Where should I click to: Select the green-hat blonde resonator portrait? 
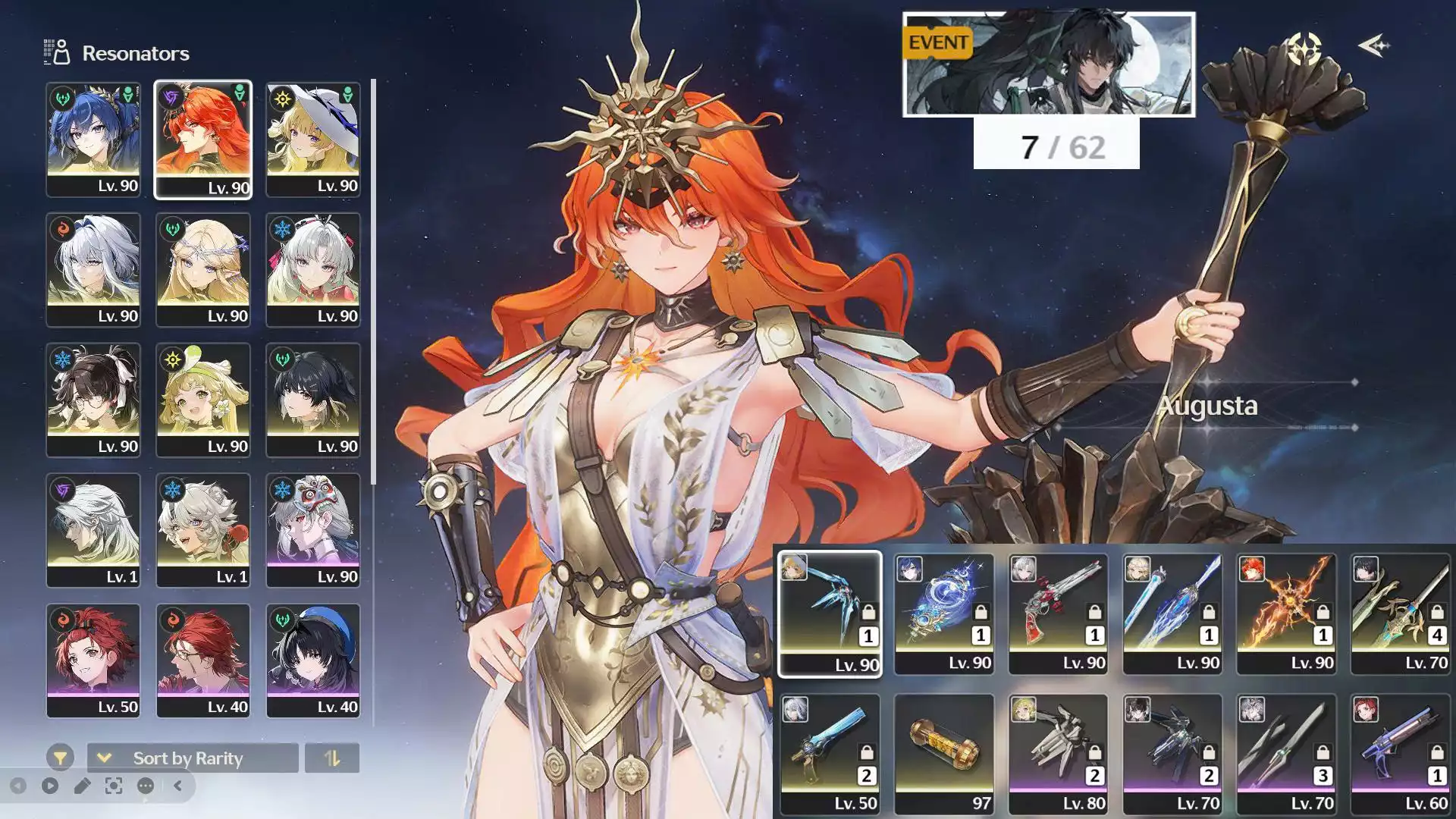click(x=202, y=400)
